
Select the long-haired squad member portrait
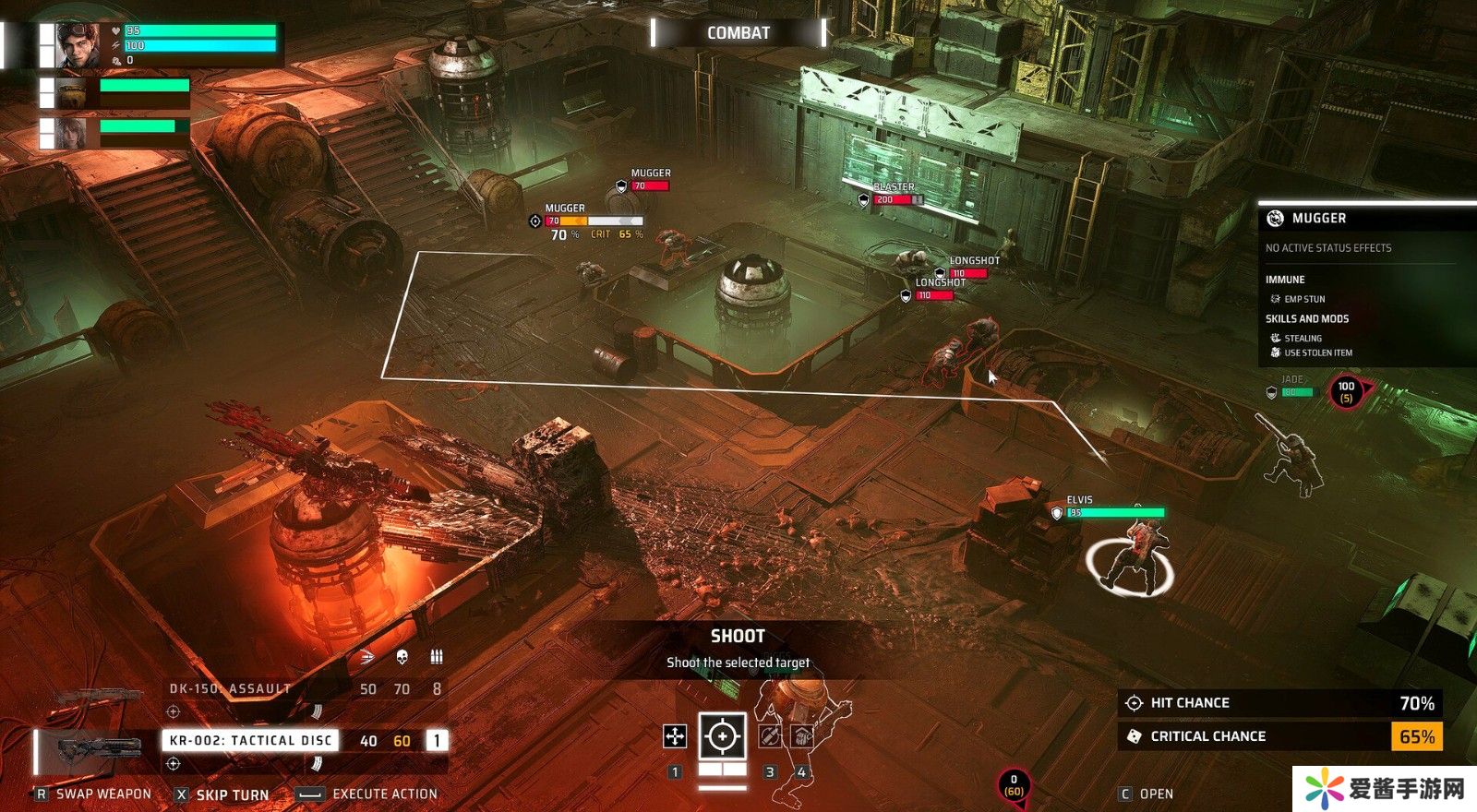point(71,133)
